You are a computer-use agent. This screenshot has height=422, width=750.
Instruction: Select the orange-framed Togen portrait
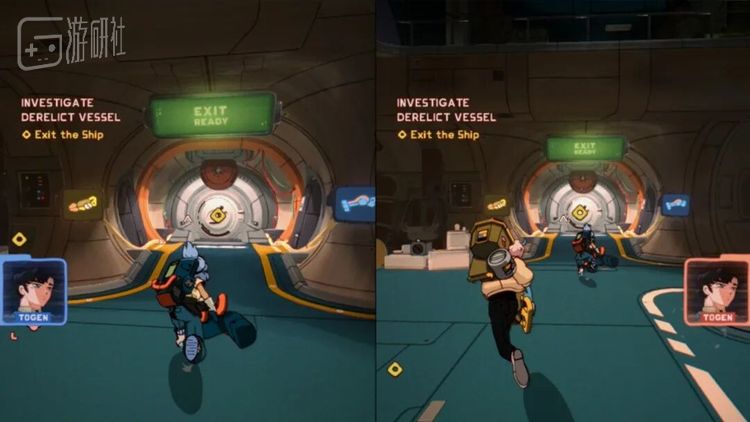tap(716, 291)
